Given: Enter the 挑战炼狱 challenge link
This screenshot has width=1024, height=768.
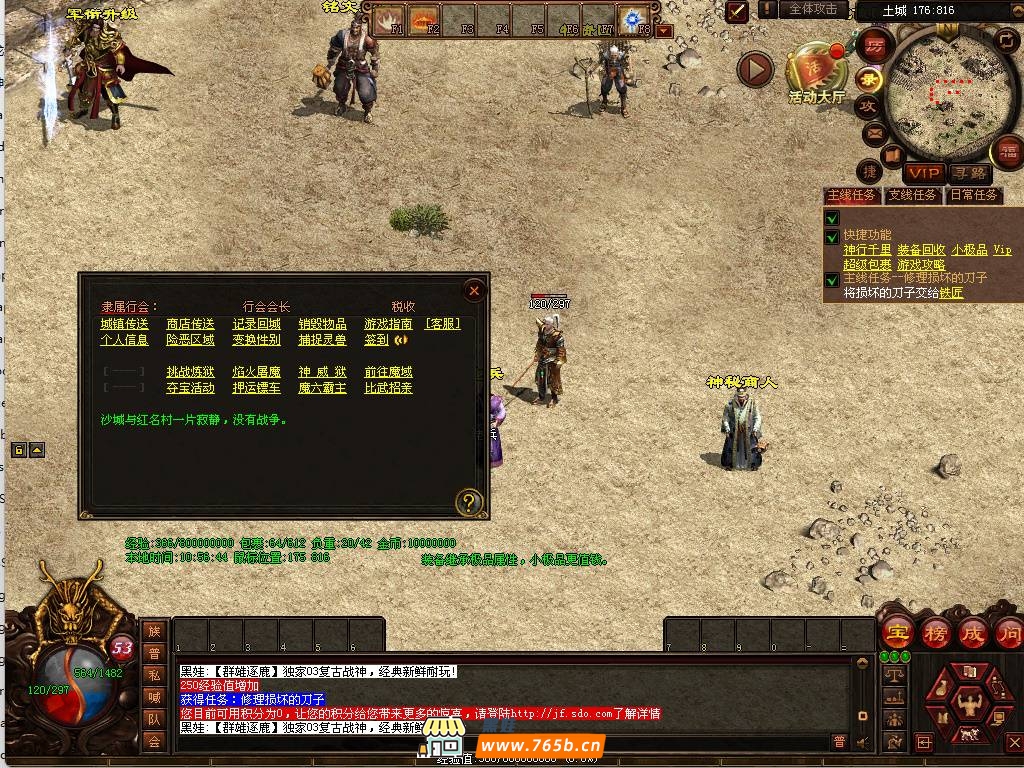Looking at the screenshot, I should (190, 372).
